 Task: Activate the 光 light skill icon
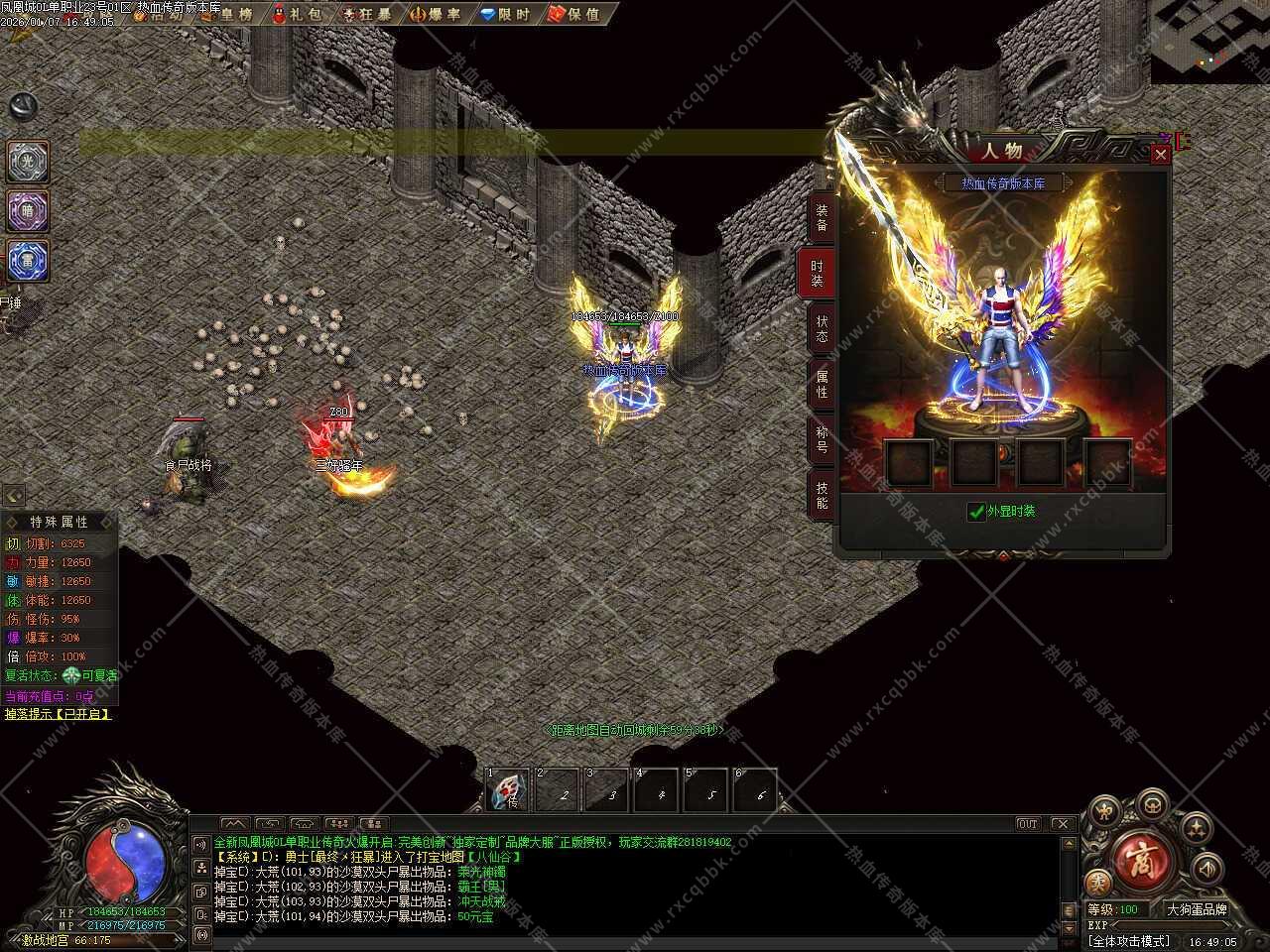pos(28,162)
